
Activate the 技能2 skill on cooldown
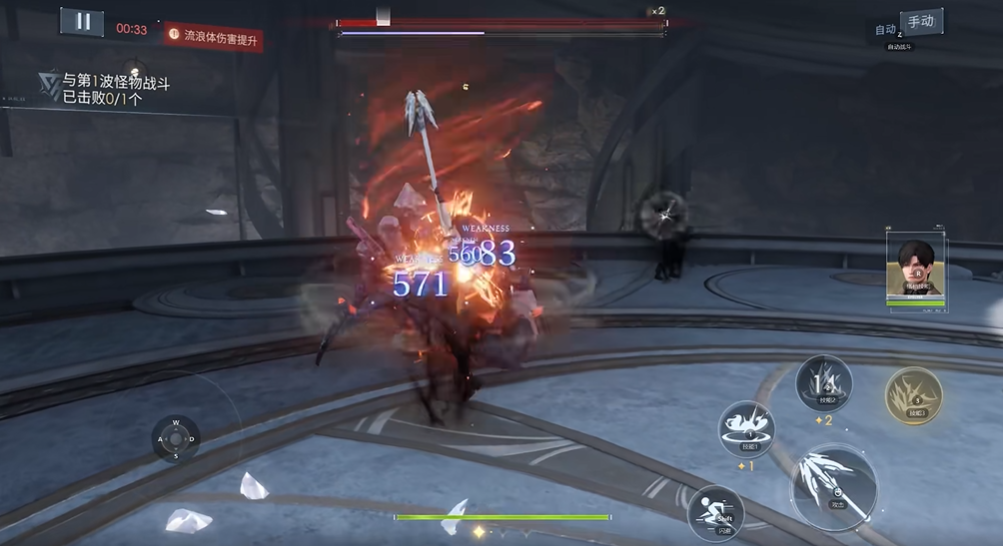pos(824,383)
